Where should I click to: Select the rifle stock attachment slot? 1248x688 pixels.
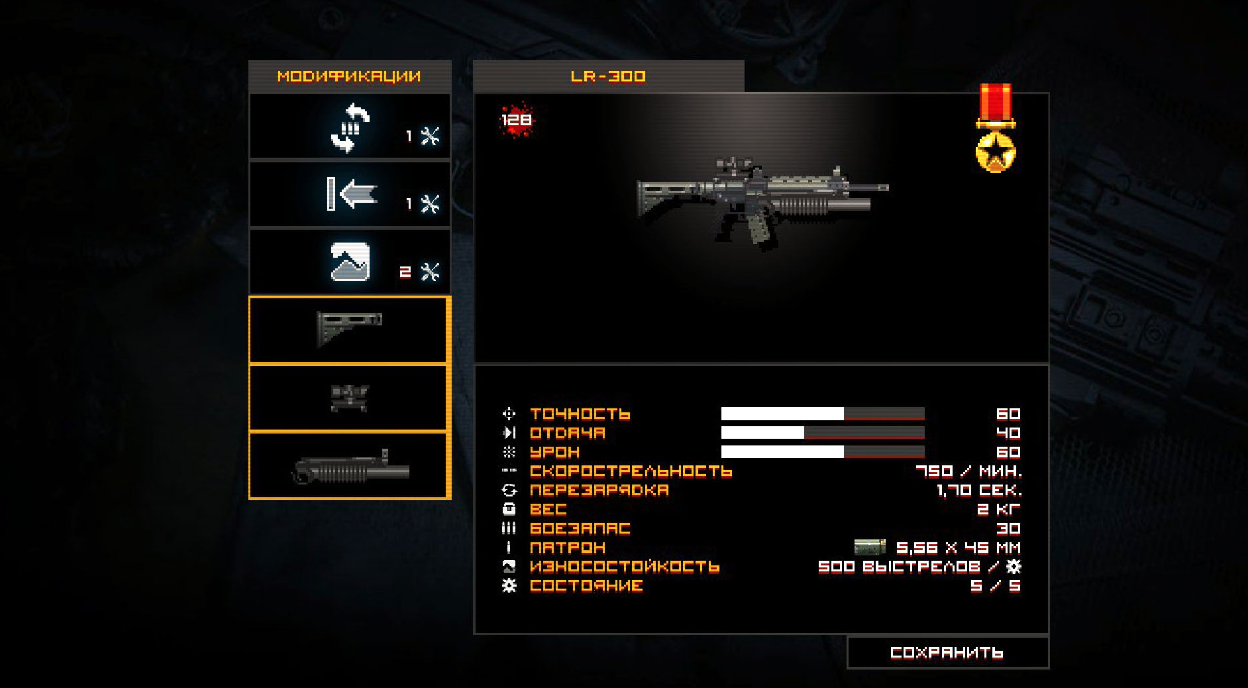pos(350,330)
